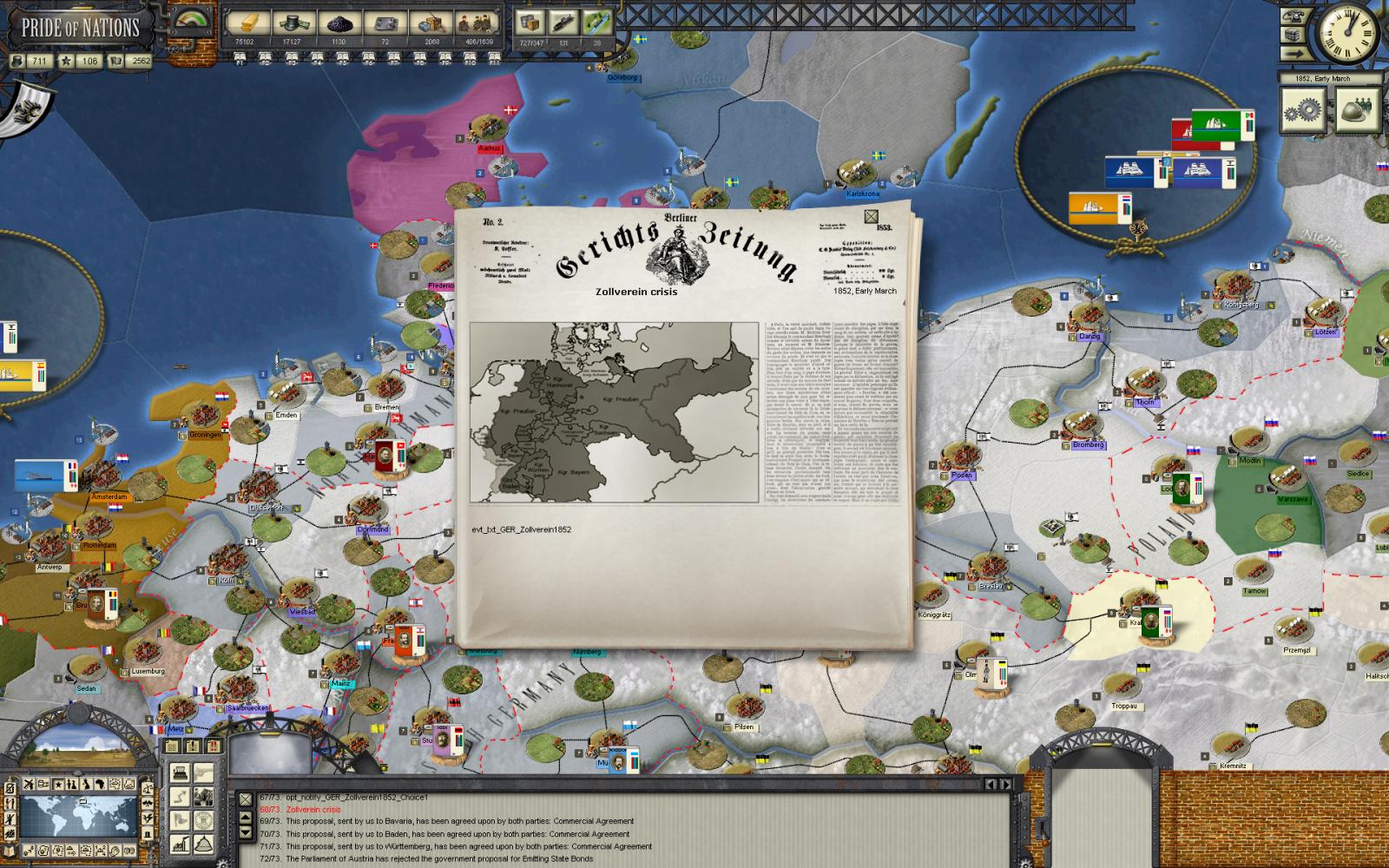Click the coal resource icon
This screenshot has height=868, width=1389.
coord(339,23)
